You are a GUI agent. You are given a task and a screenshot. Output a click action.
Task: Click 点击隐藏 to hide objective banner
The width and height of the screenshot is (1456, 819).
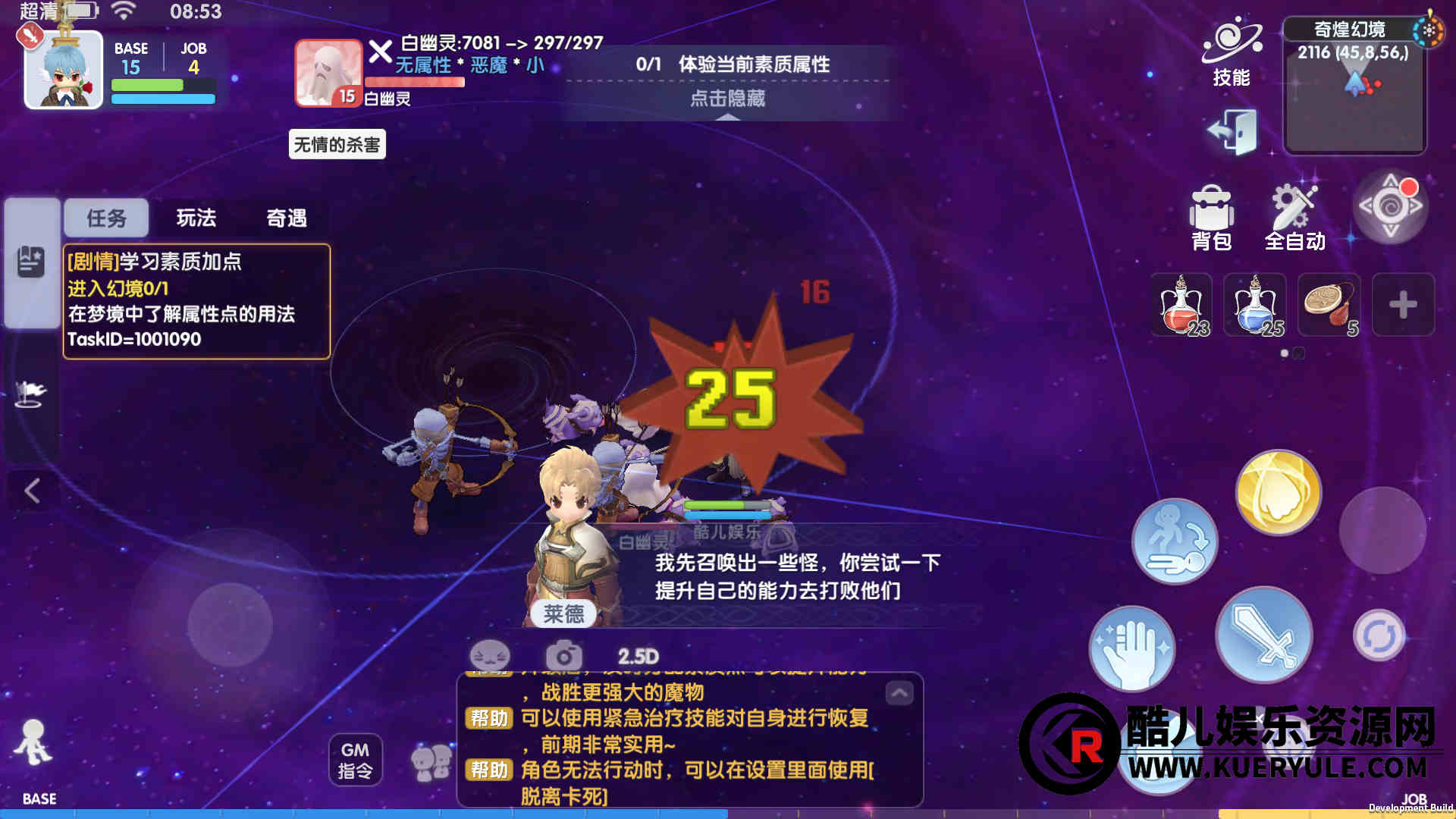click(727, 99)
